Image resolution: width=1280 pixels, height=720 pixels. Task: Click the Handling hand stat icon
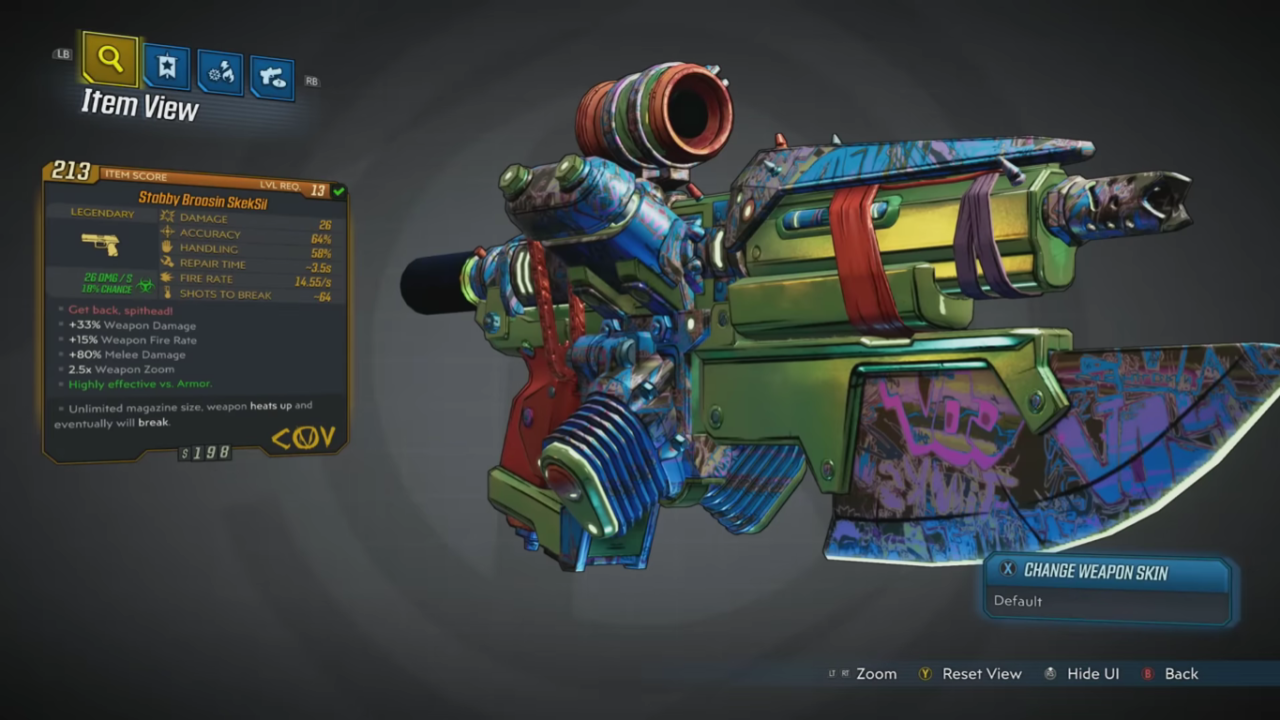167,248
